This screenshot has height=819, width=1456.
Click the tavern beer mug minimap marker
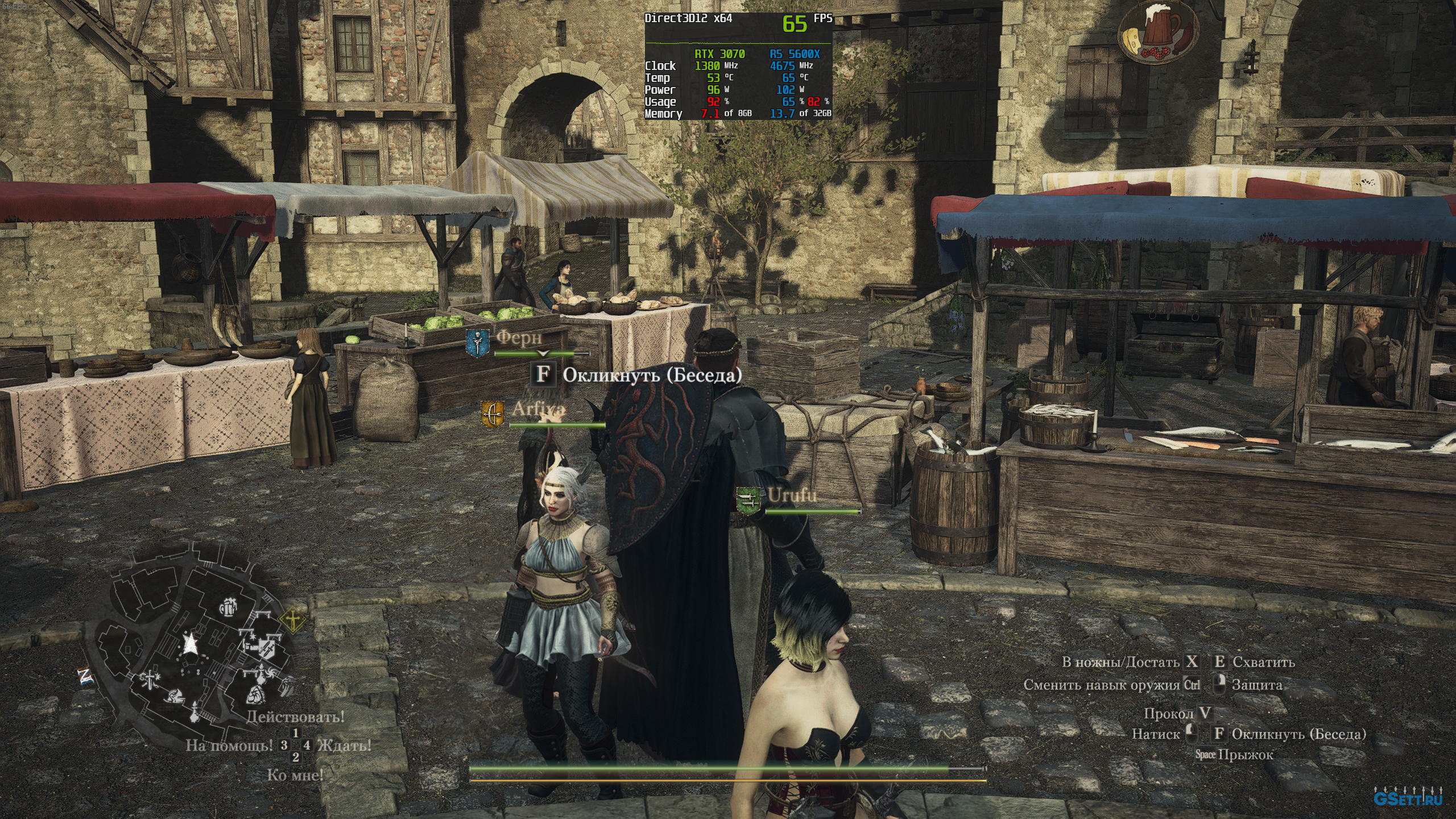(229, 607)
